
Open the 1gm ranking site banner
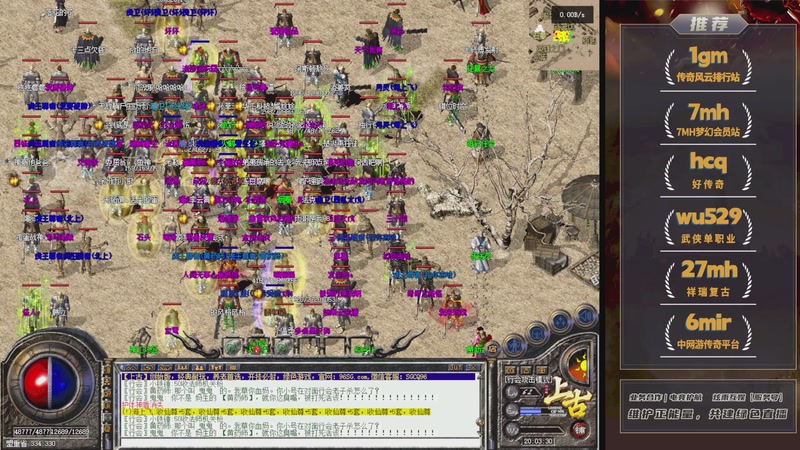coord(708,64)
